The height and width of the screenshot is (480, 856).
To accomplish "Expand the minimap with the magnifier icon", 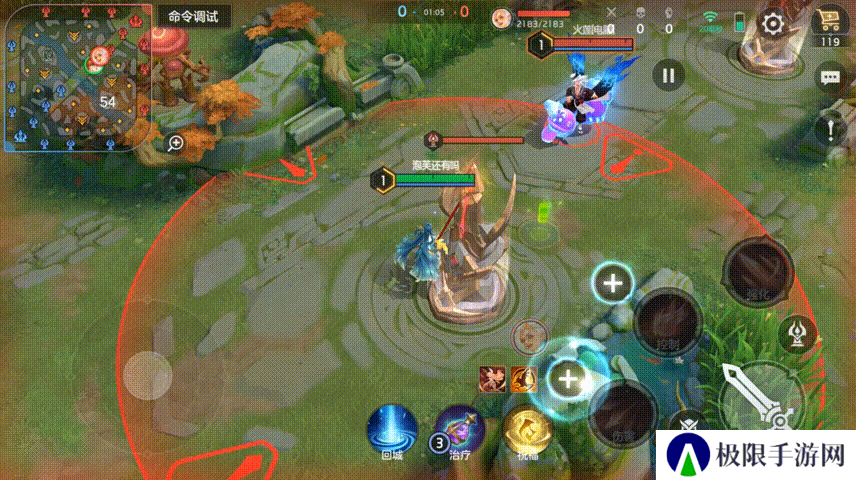I will [176, 143].
